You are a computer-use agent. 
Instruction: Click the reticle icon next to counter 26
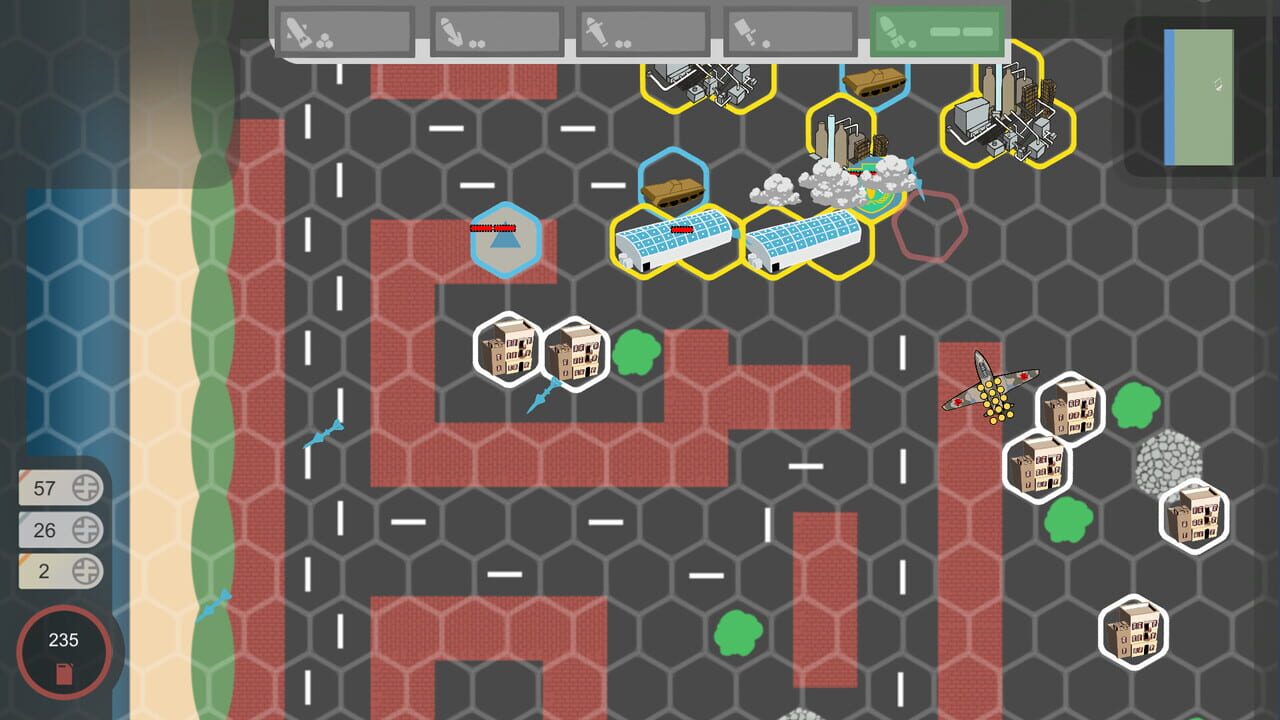pos(86,530)
